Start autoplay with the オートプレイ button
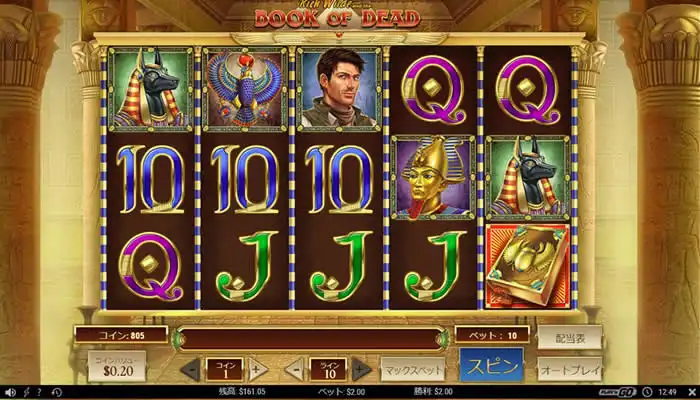The image size is (700, 400). (569, 368)
